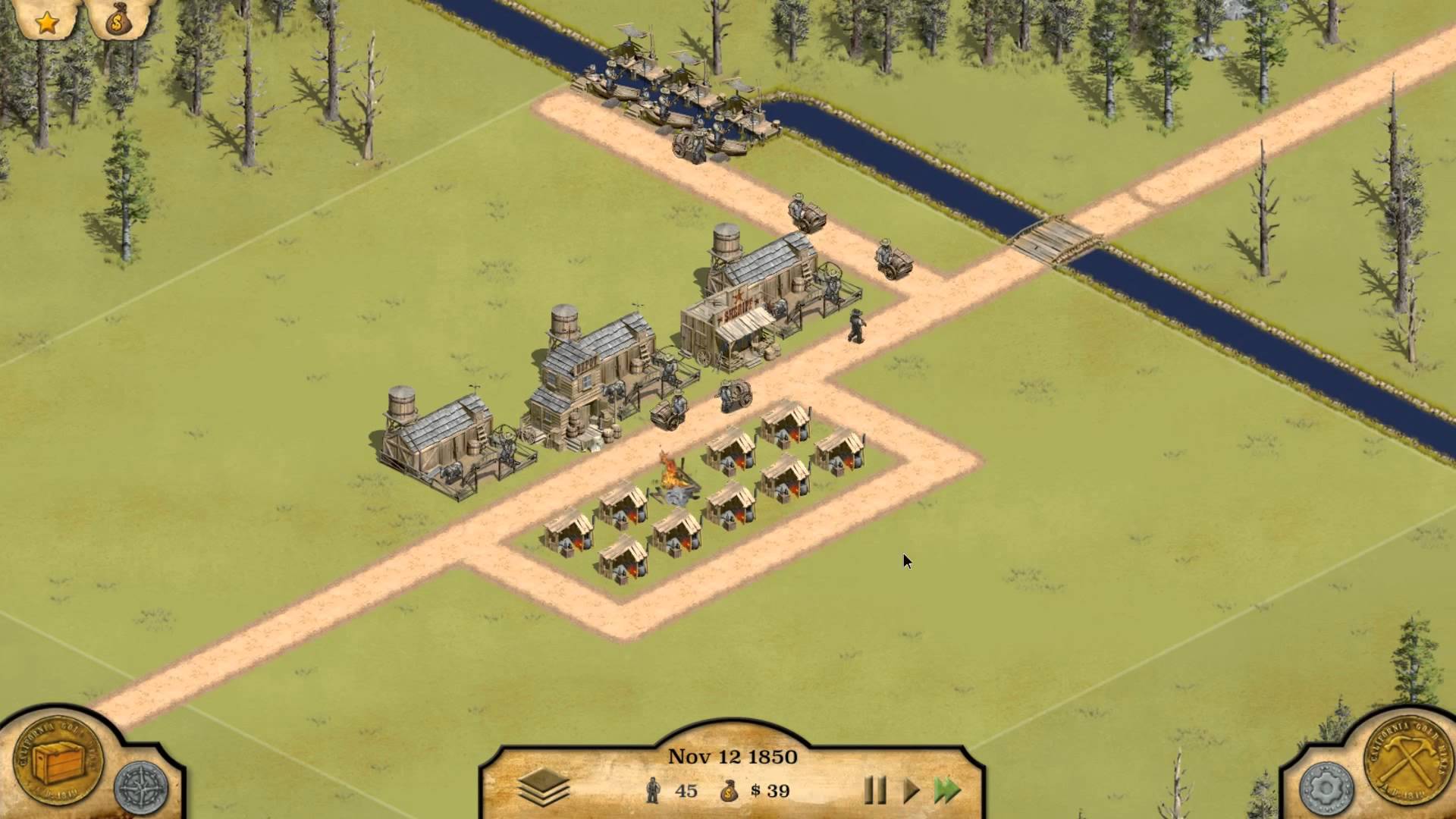
Task: Open the pickaxe and shovel build menu
Action: (x=1403, y=760)
